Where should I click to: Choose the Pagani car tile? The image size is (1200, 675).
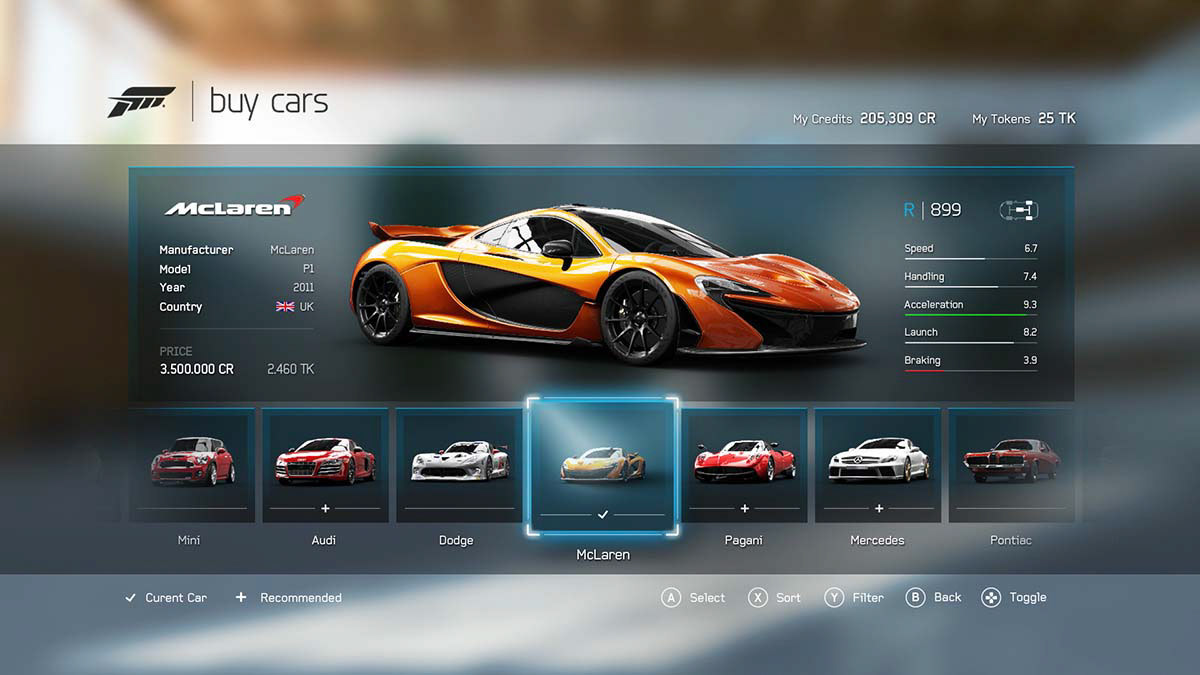tap(744, 465)
